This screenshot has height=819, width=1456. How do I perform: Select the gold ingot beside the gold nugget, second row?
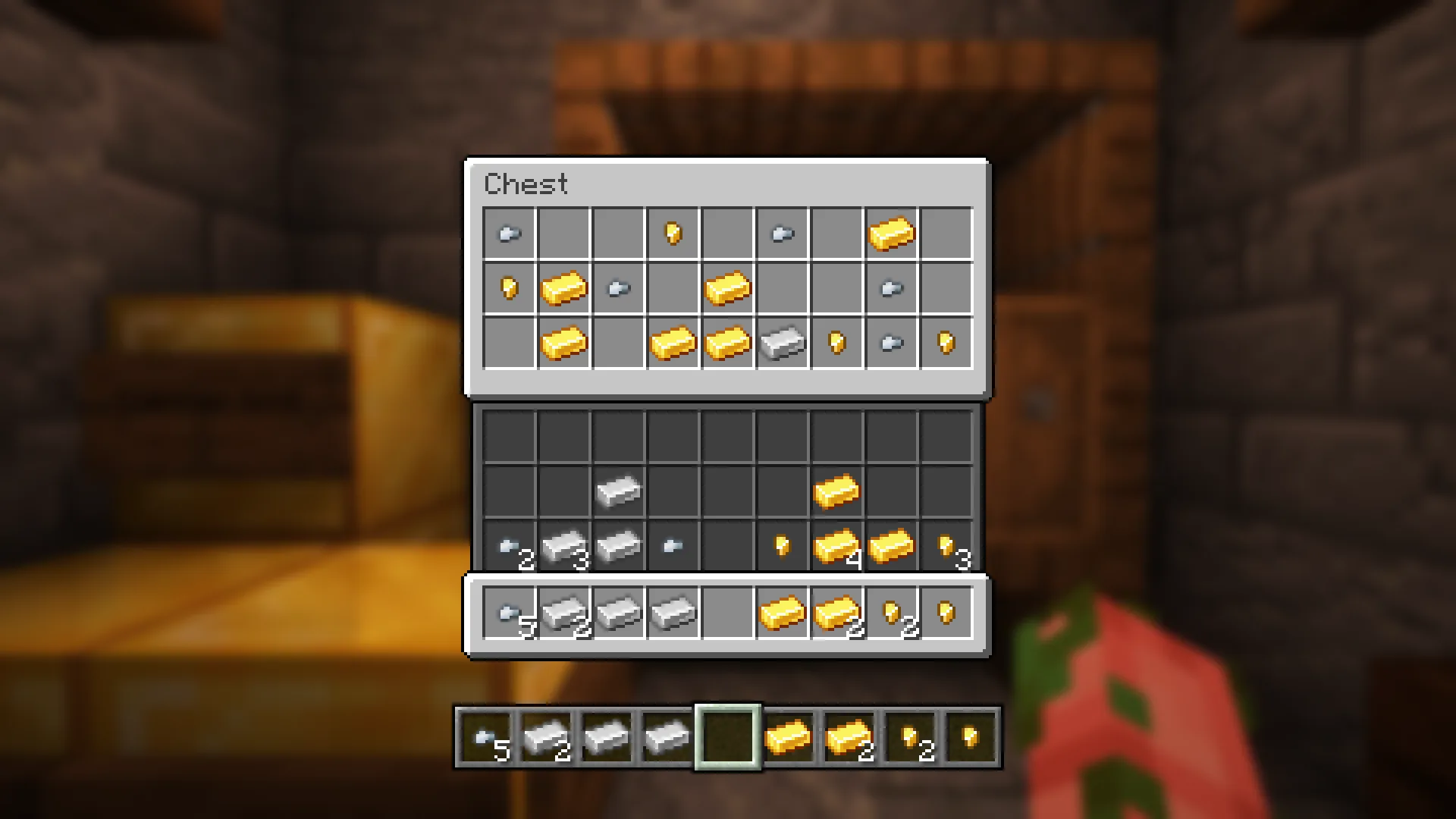(x=563, y=288)
